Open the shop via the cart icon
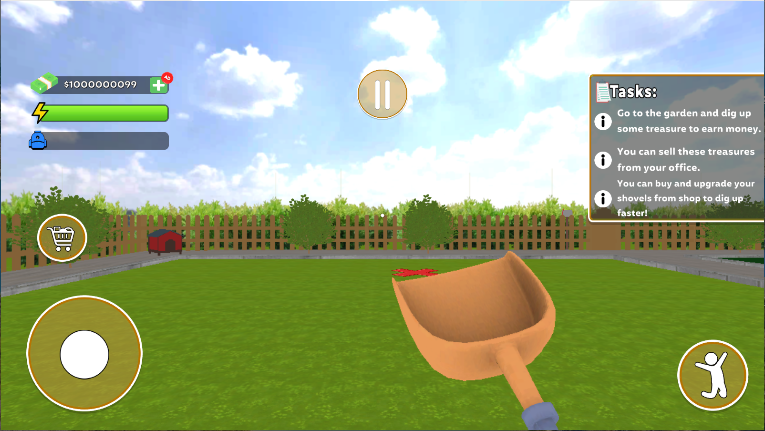Viewport: 765px width, 431px height. click(62, 237)
